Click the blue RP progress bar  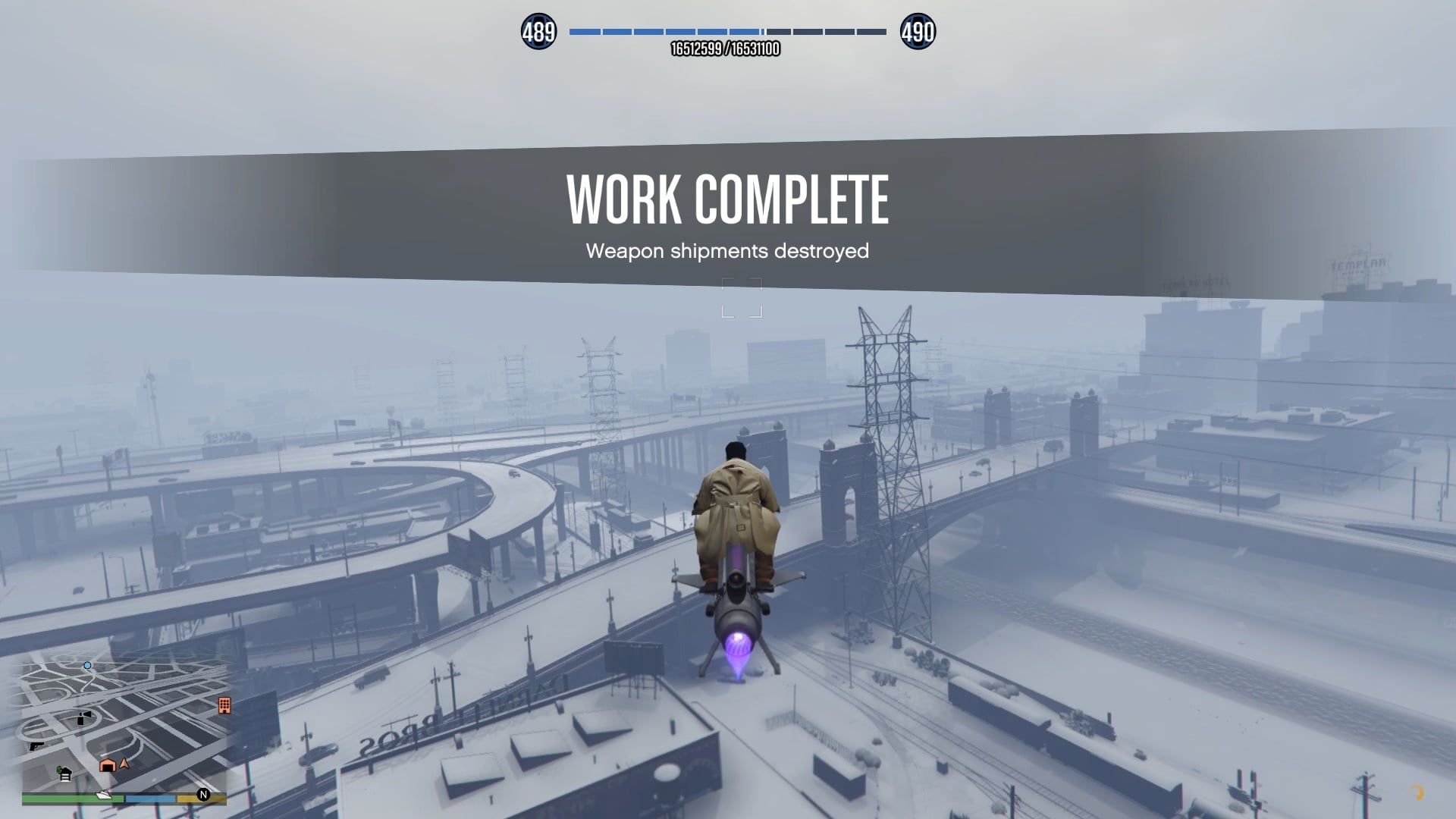point(667,32)
